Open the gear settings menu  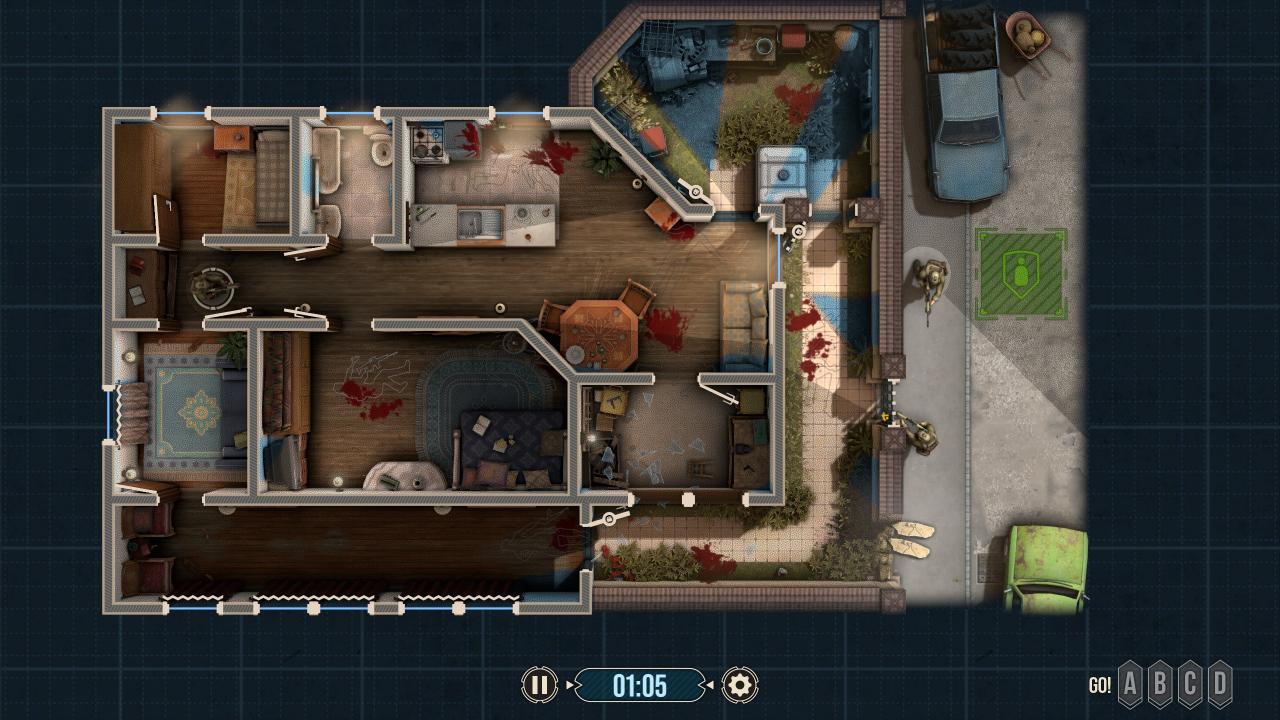tap(740, 685)
